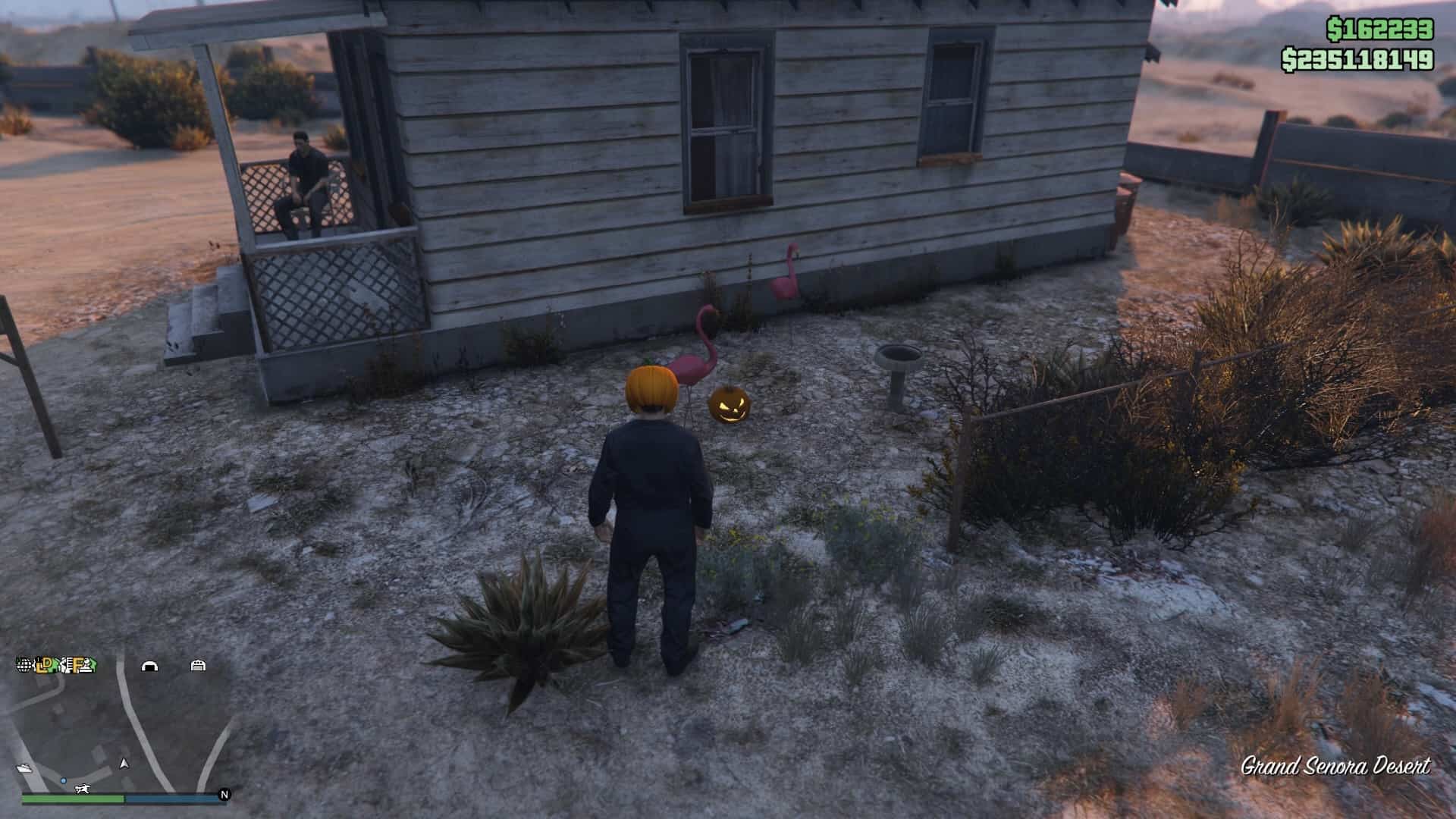Click the blue dot blip on the minimap
The image size is (1456, 819).
(64, 780)
